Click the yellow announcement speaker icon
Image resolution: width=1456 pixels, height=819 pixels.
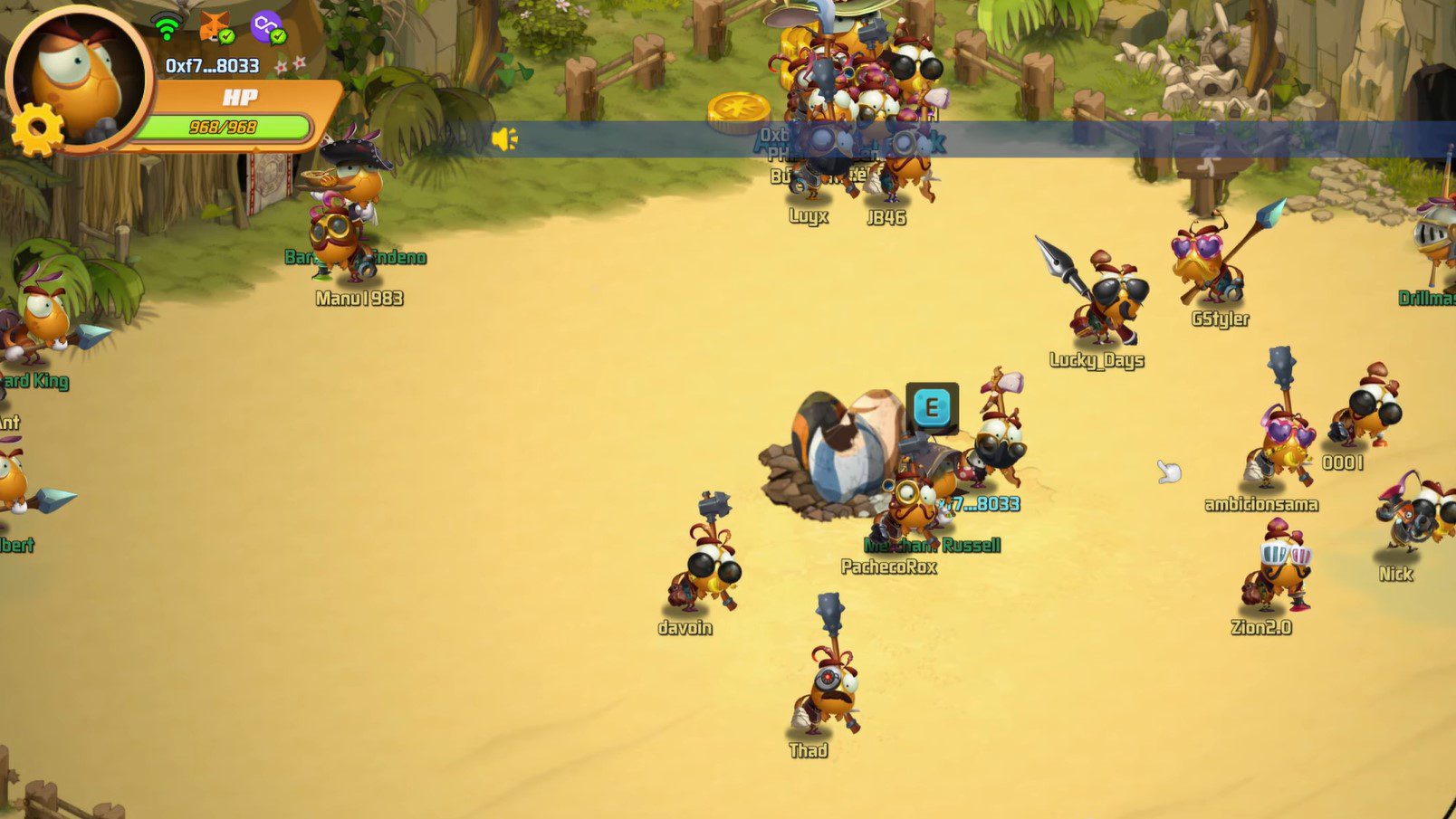[x=504, y=138]
